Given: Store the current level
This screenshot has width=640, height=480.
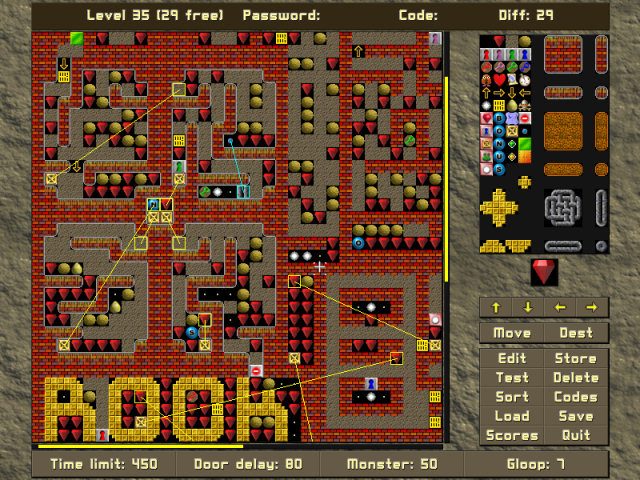Looking at the screenshot, I should coord(576,358).
